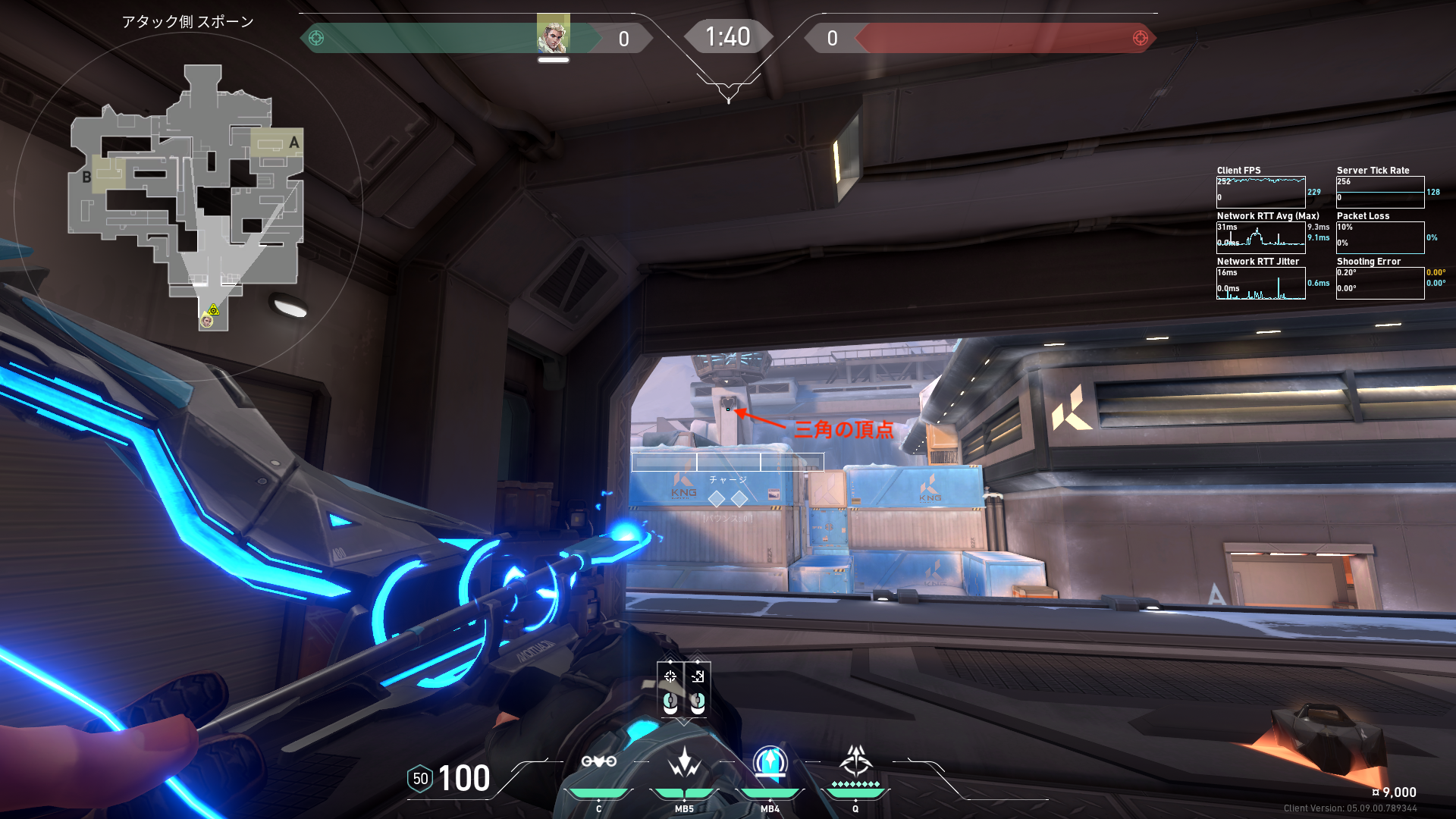Choose the highlighted Recon Bolt ability

[x=770, y=761]
